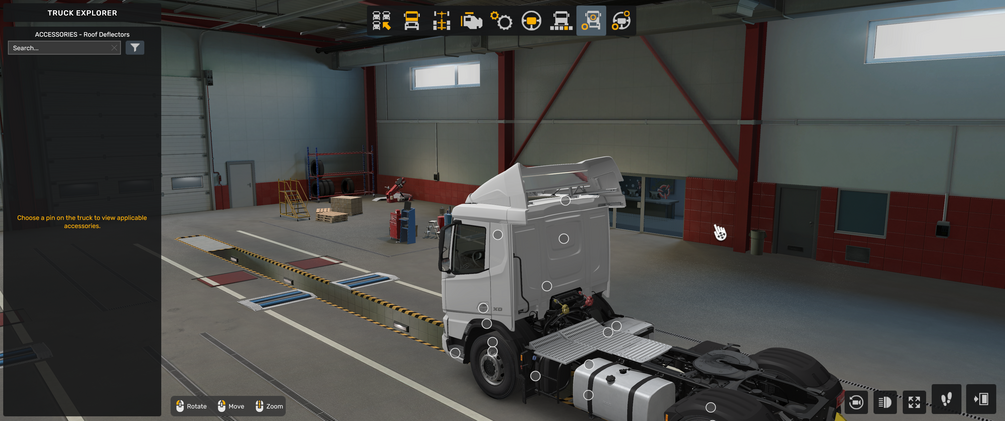Select the roof deflector pin on the truck
Image resolution: width=1005 pixels, height=421 pixels.
point(565,200)
